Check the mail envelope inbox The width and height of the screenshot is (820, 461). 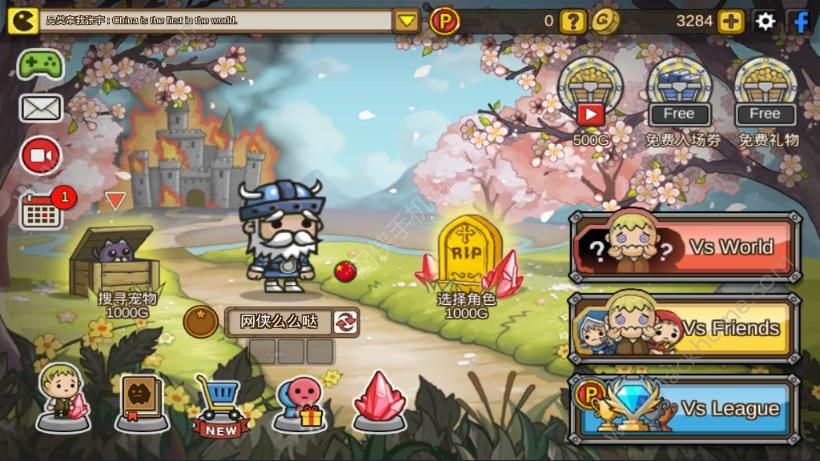40,108
